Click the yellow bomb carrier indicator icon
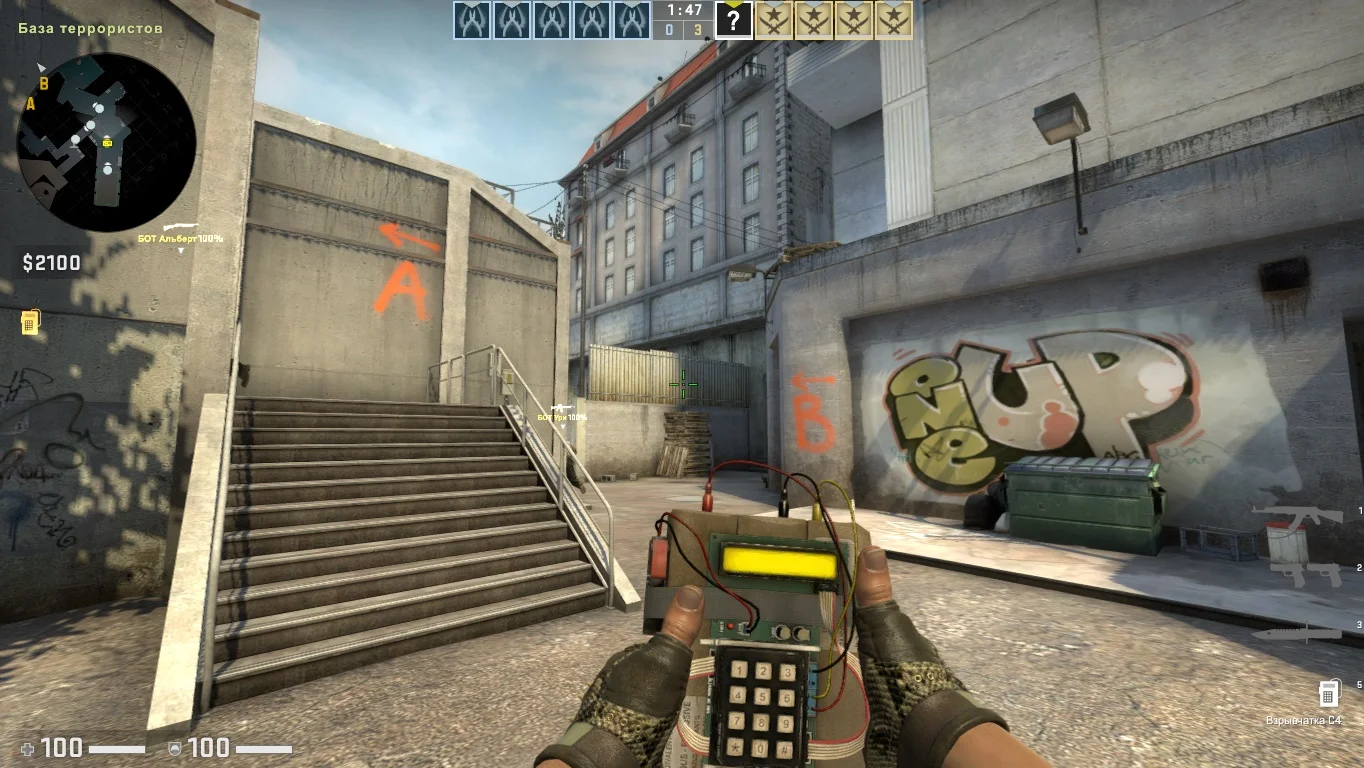The height and width of the screenshot is (768, 1364). (30, 322)
